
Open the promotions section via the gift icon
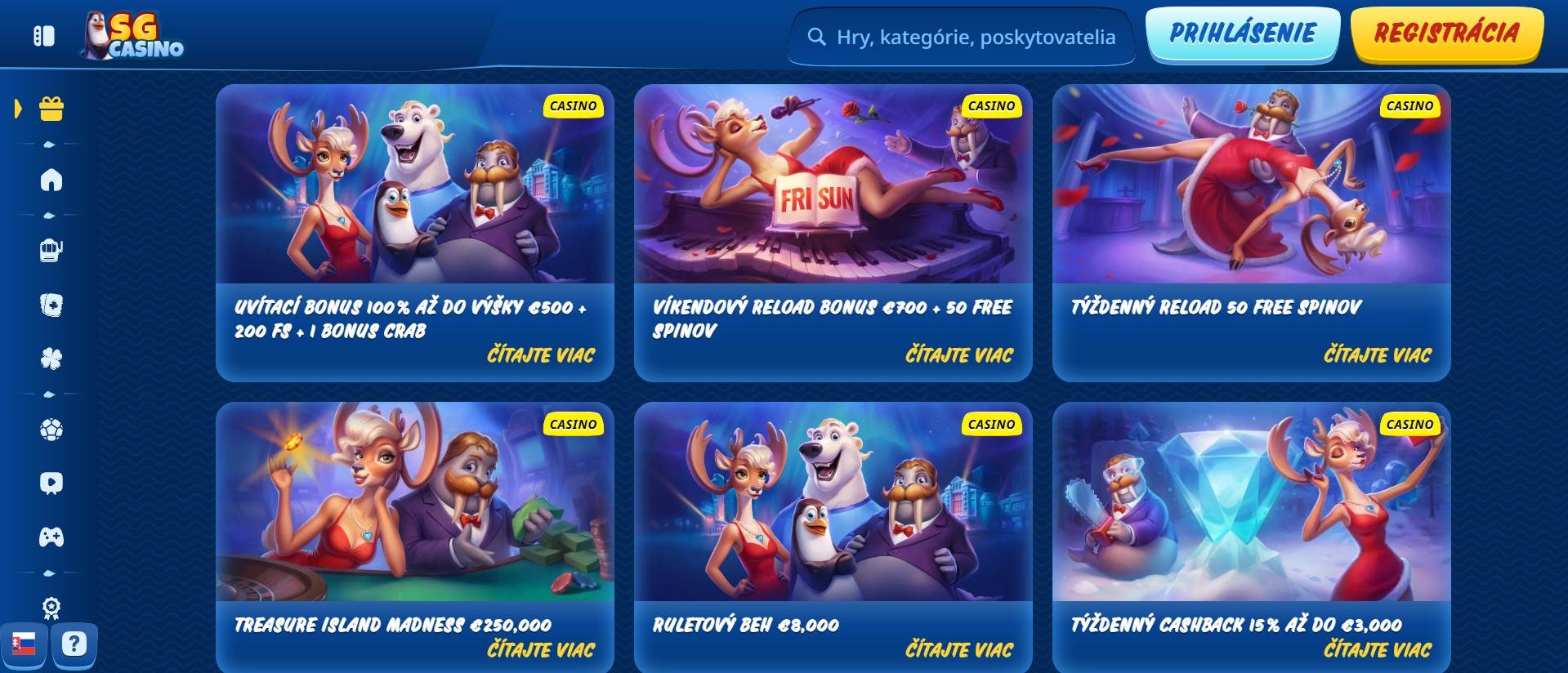click(51, 106)
